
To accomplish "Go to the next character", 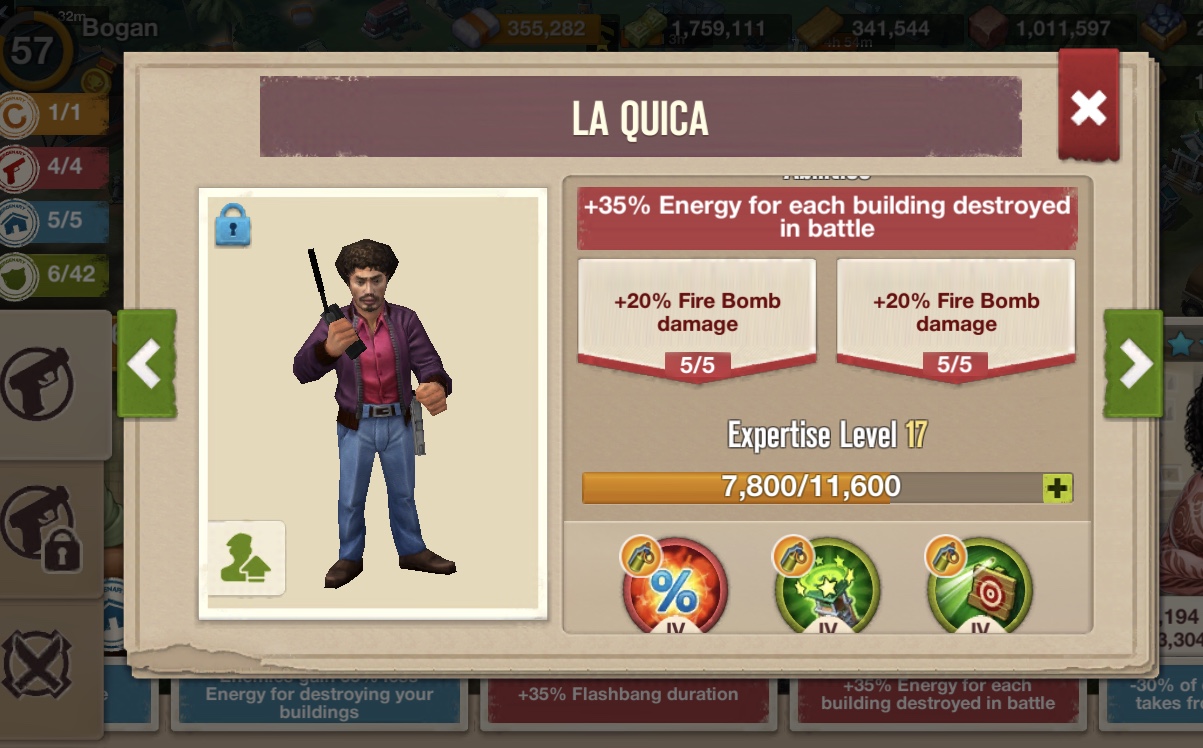I will pyautogui.click(x=1134, y=364).
